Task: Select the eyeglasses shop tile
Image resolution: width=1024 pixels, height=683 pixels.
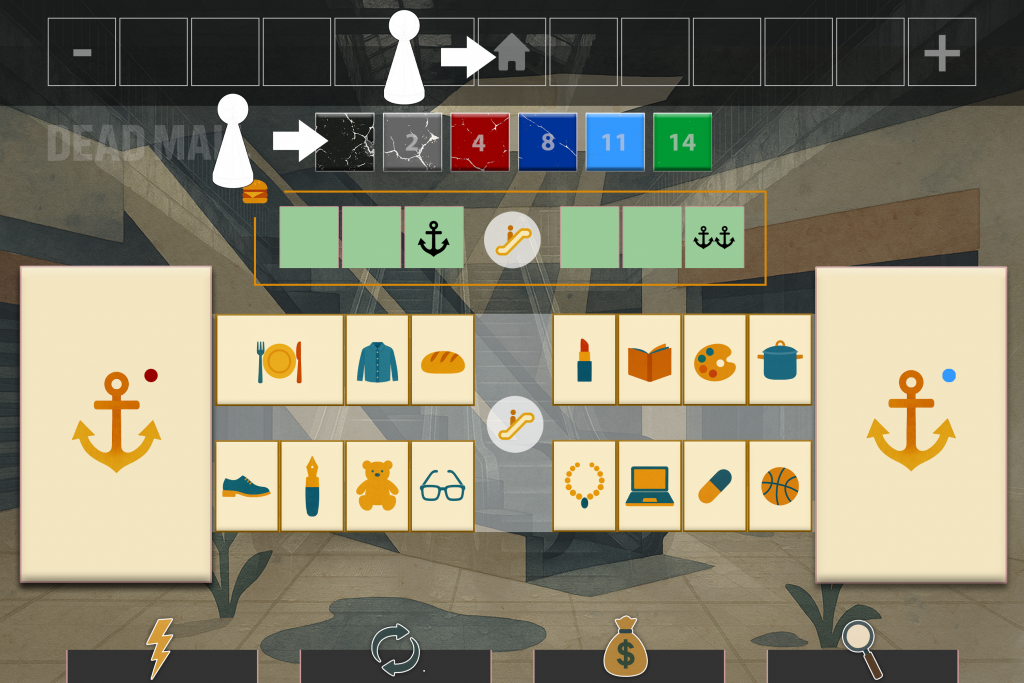Action: 442,486
